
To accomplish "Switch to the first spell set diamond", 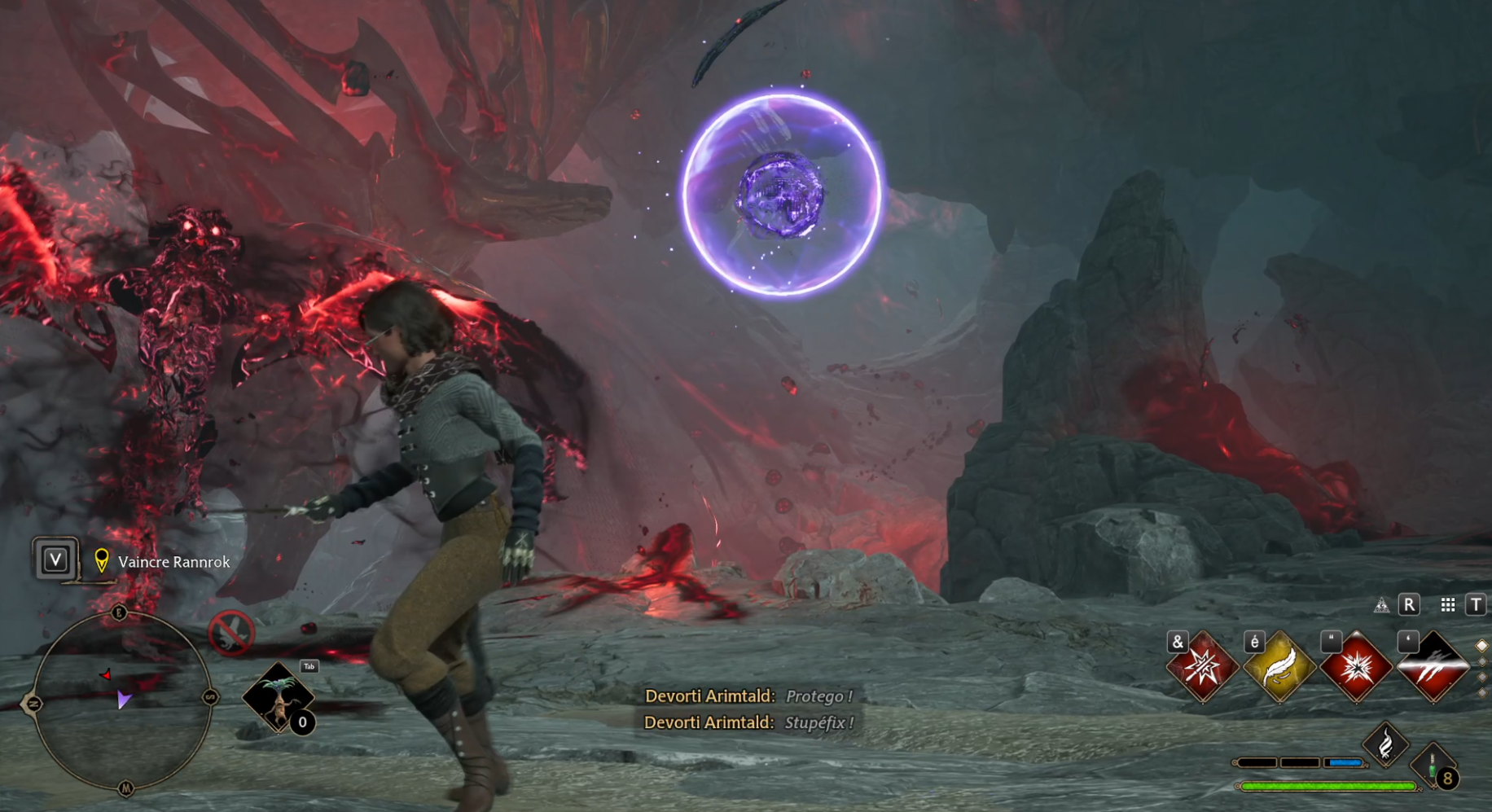I will pos(1481,646).
